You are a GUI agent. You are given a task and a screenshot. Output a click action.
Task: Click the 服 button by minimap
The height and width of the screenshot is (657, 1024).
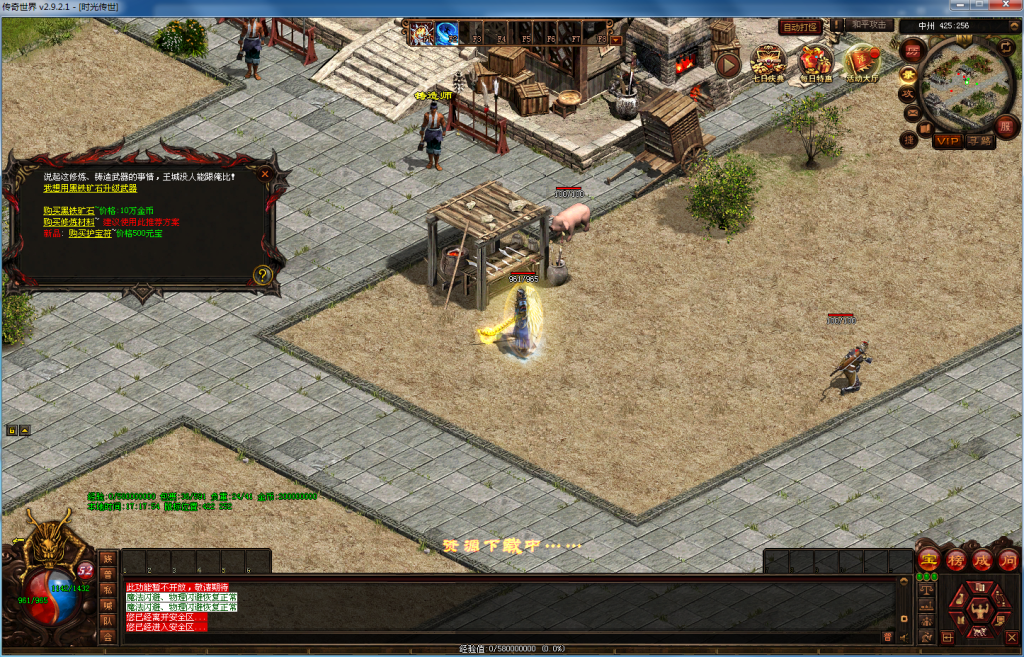click(x=1006, y=126)
